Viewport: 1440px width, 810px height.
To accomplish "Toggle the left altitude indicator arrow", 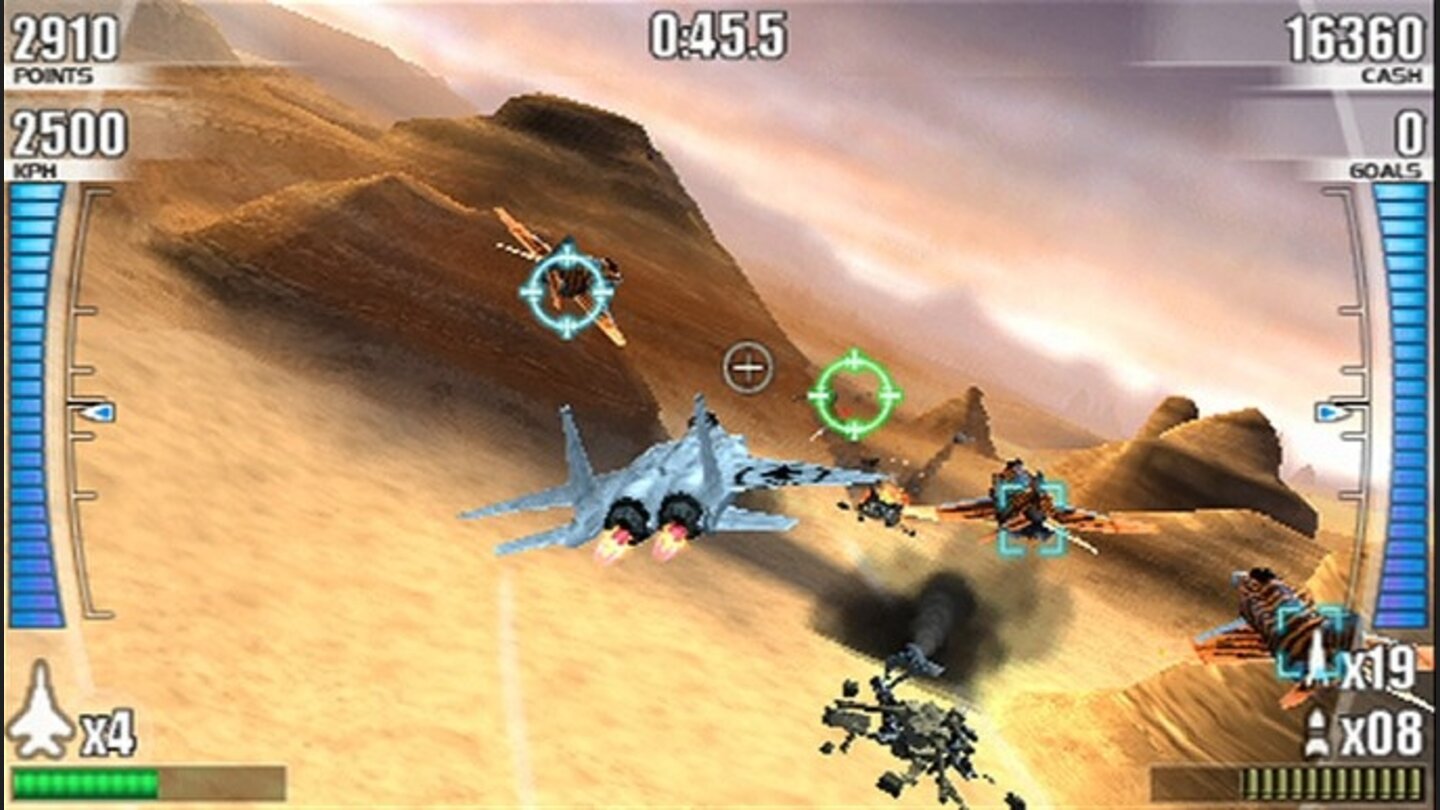I will [90, 410].
